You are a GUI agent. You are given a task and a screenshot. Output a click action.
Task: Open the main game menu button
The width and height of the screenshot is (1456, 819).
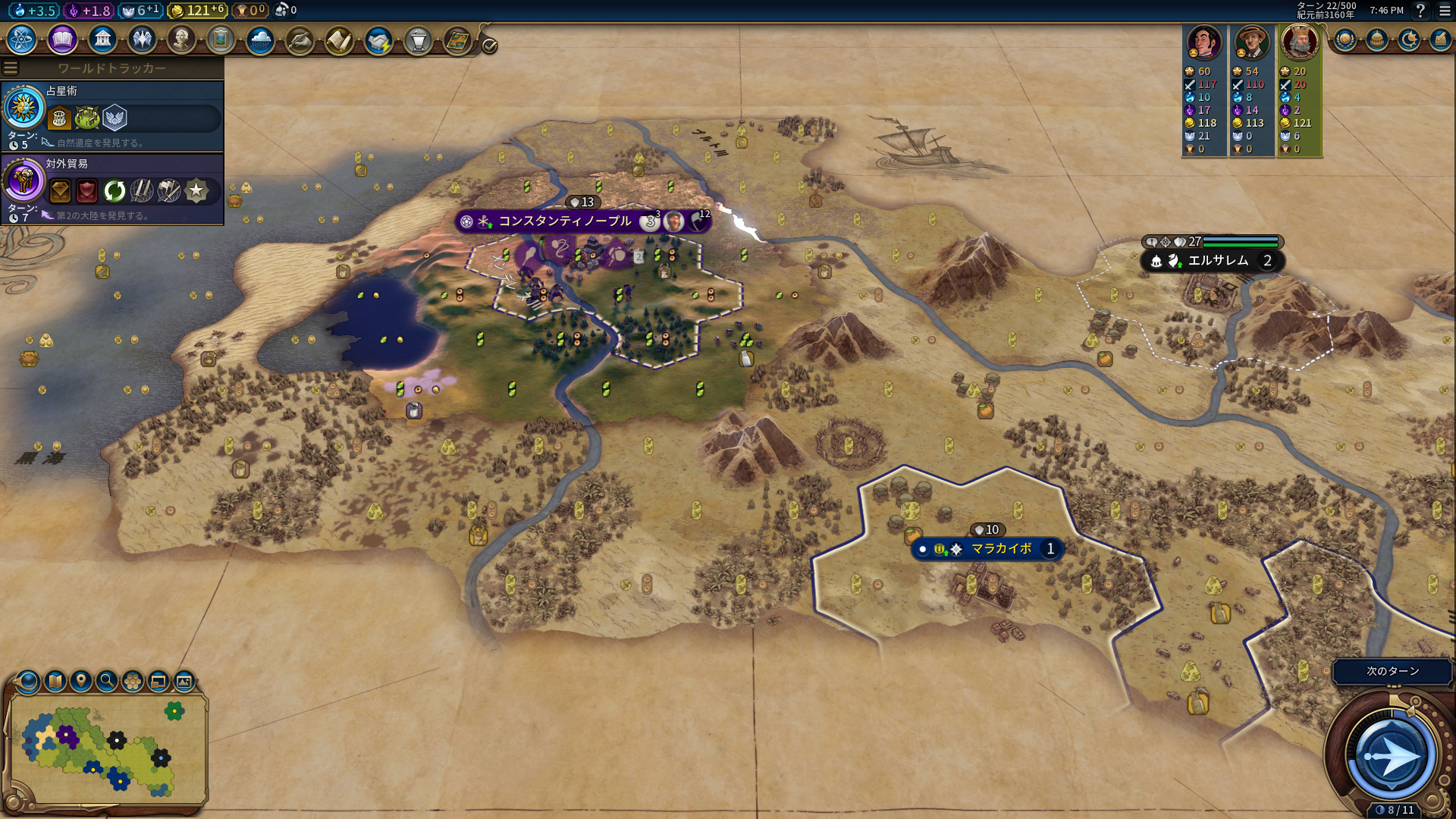pyautogui.click(x=1444, y=11)
